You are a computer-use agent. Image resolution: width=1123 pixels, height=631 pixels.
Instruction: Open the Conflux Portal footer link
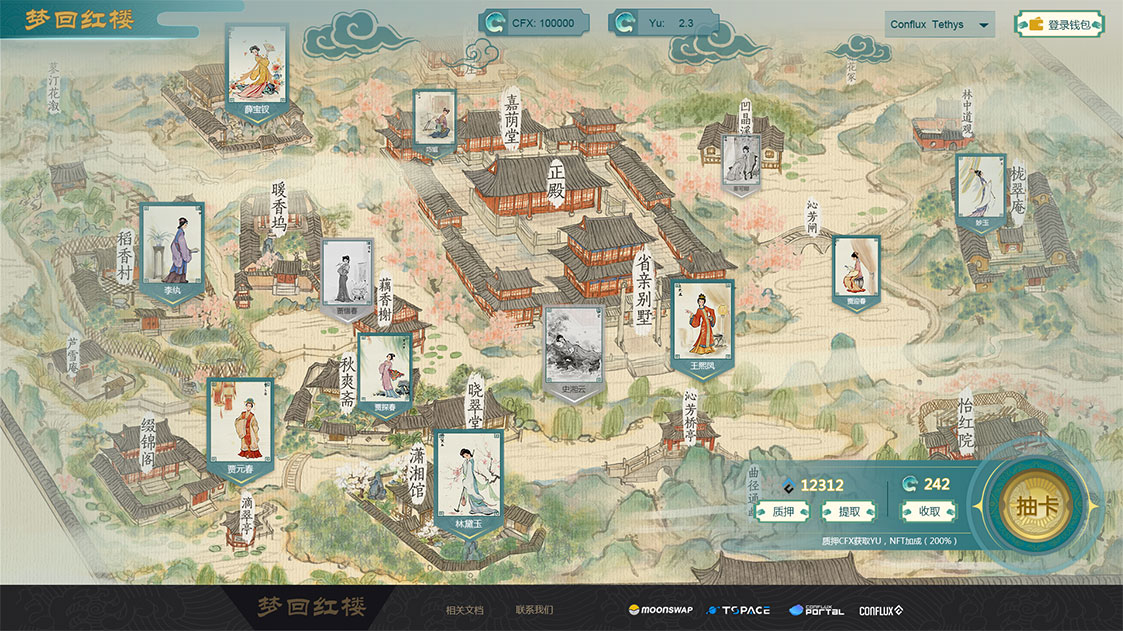[x=816, y=610]
